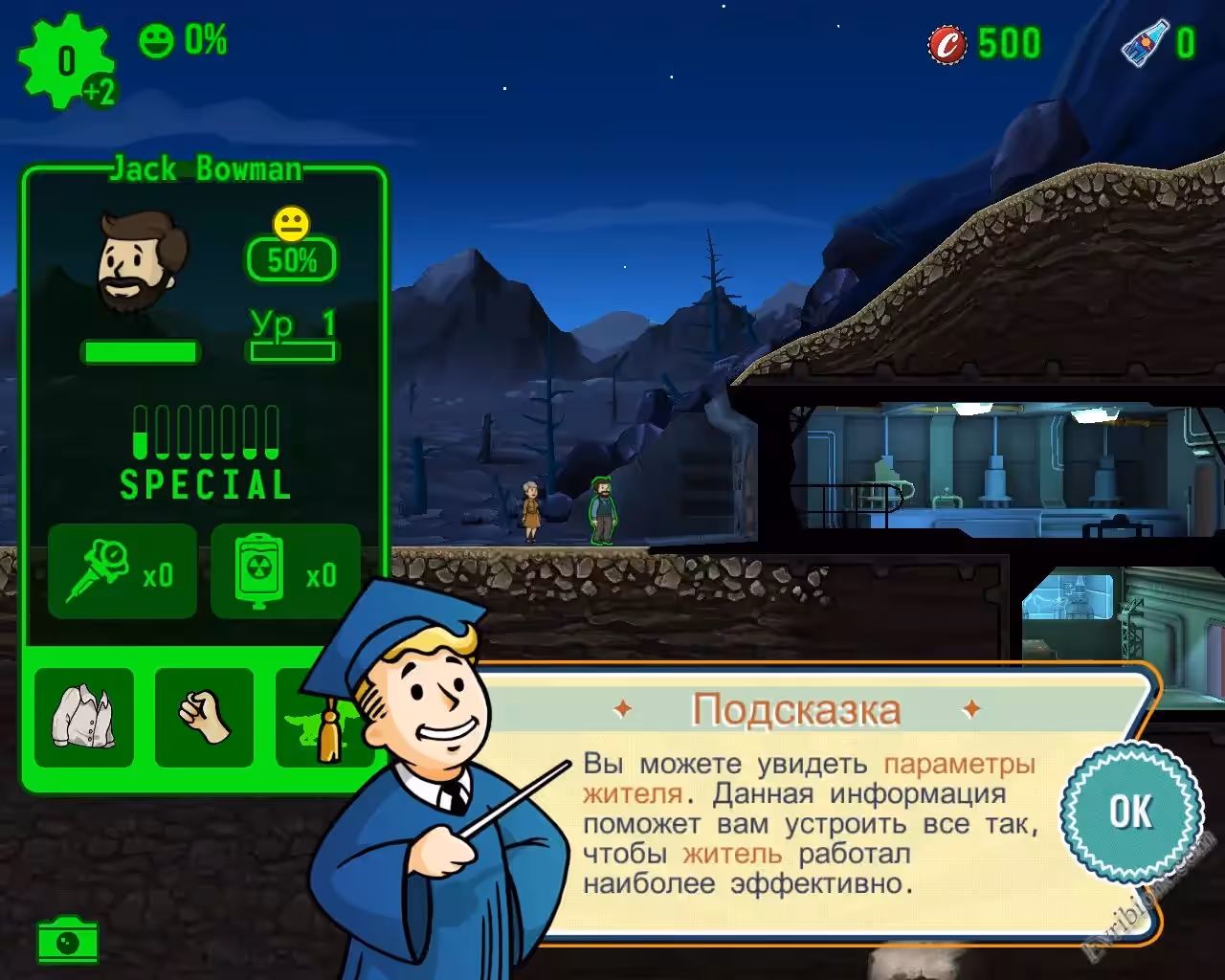Screen dimensions: 1225x980
Task: Tap the bottle caps counter icon
Action: [x=947, y=44]
